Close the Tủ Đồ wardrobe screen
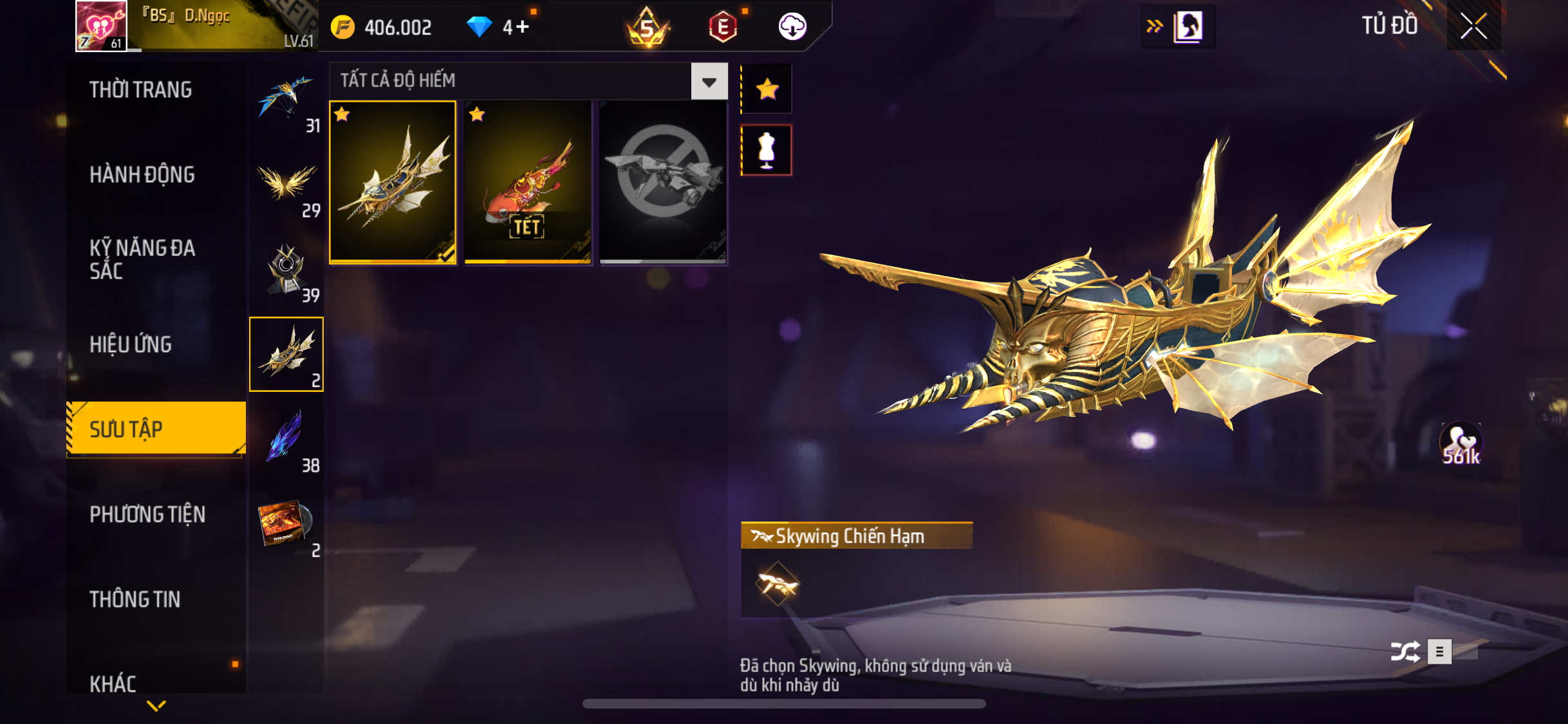 point(1473,26)
